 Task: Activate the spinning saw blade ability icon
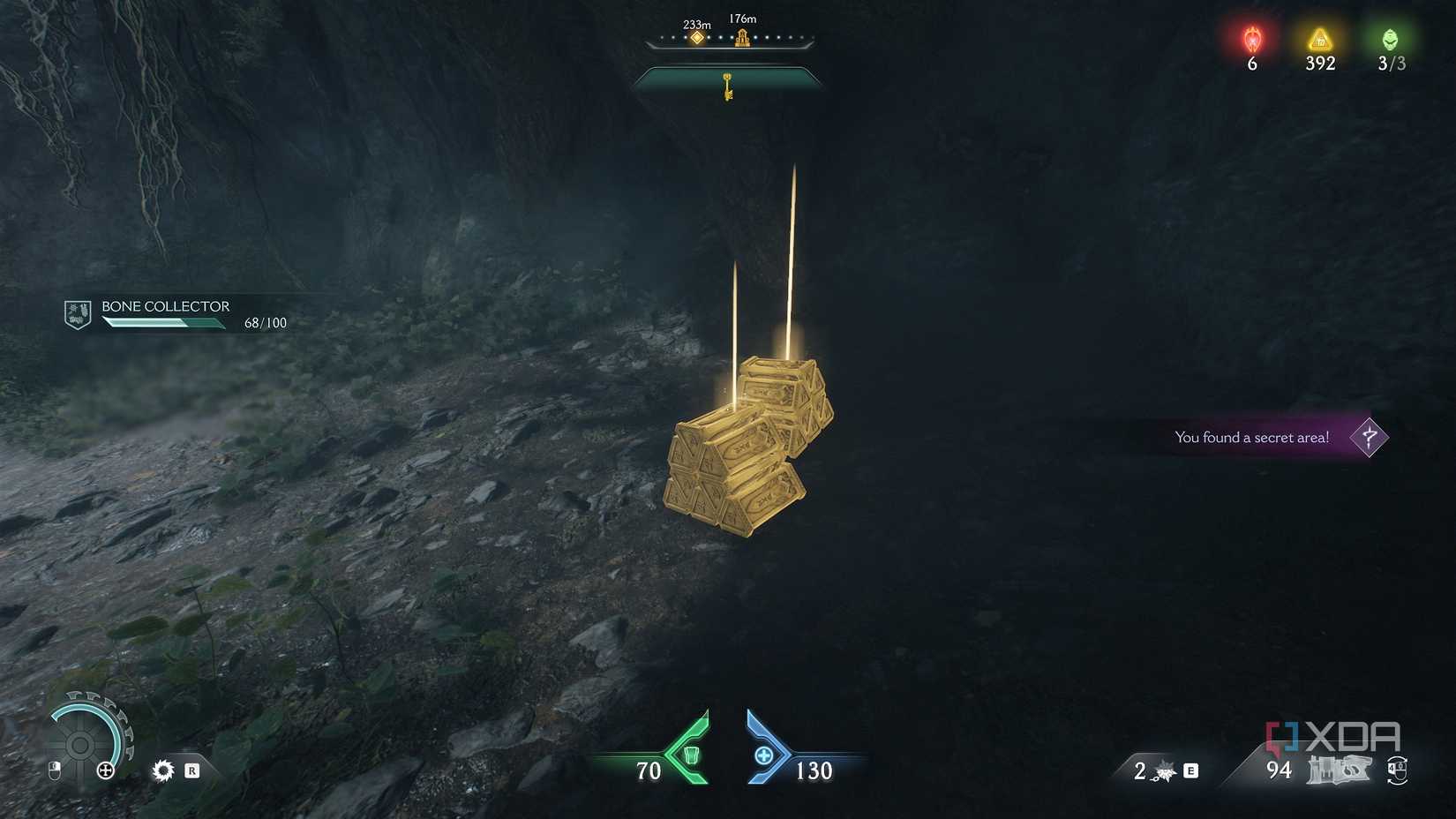(163, 770)
